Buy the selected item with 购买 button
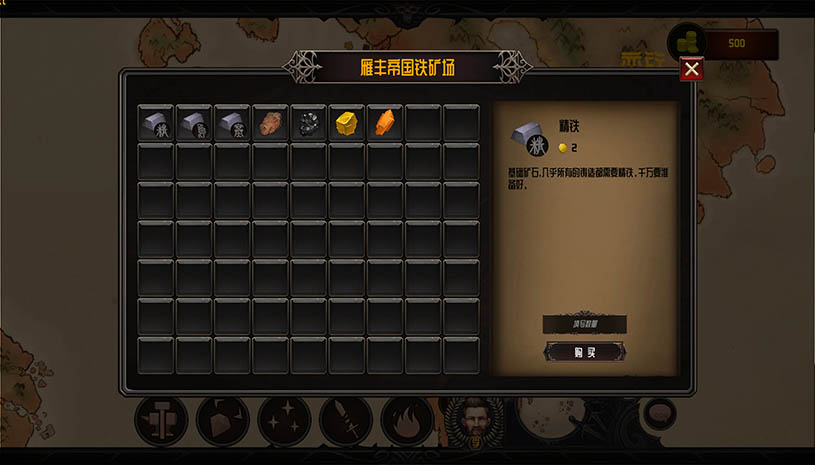815x465 pixels. click(585, 351)
